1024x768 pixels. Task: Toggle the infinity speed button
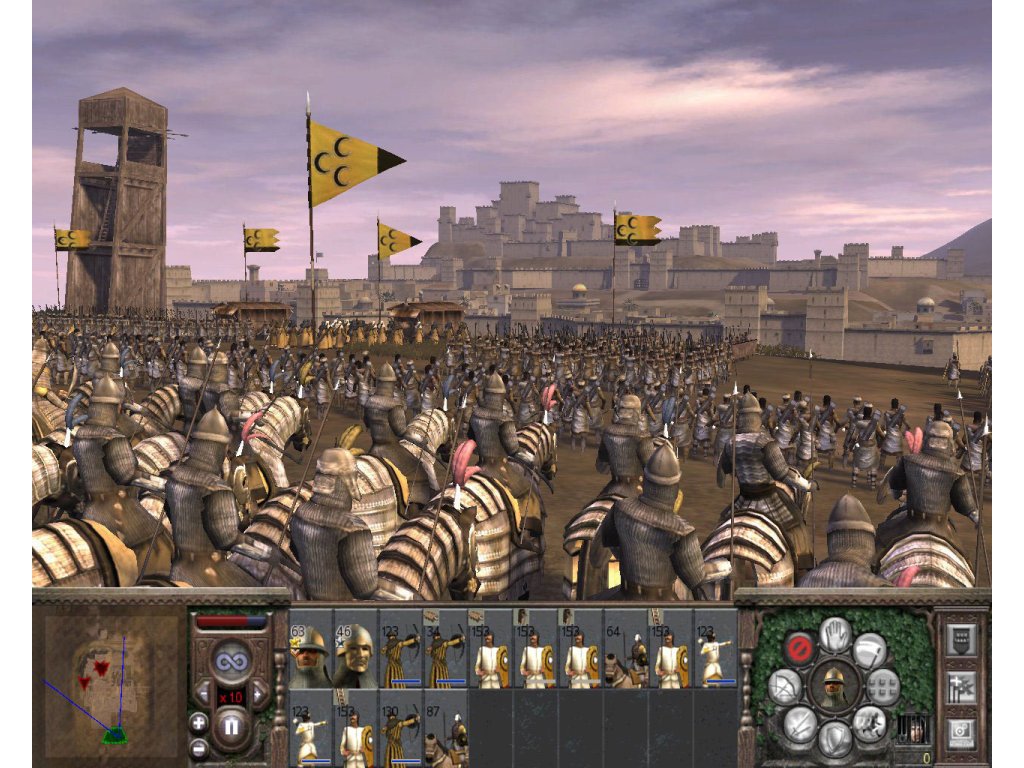(231, 661)
